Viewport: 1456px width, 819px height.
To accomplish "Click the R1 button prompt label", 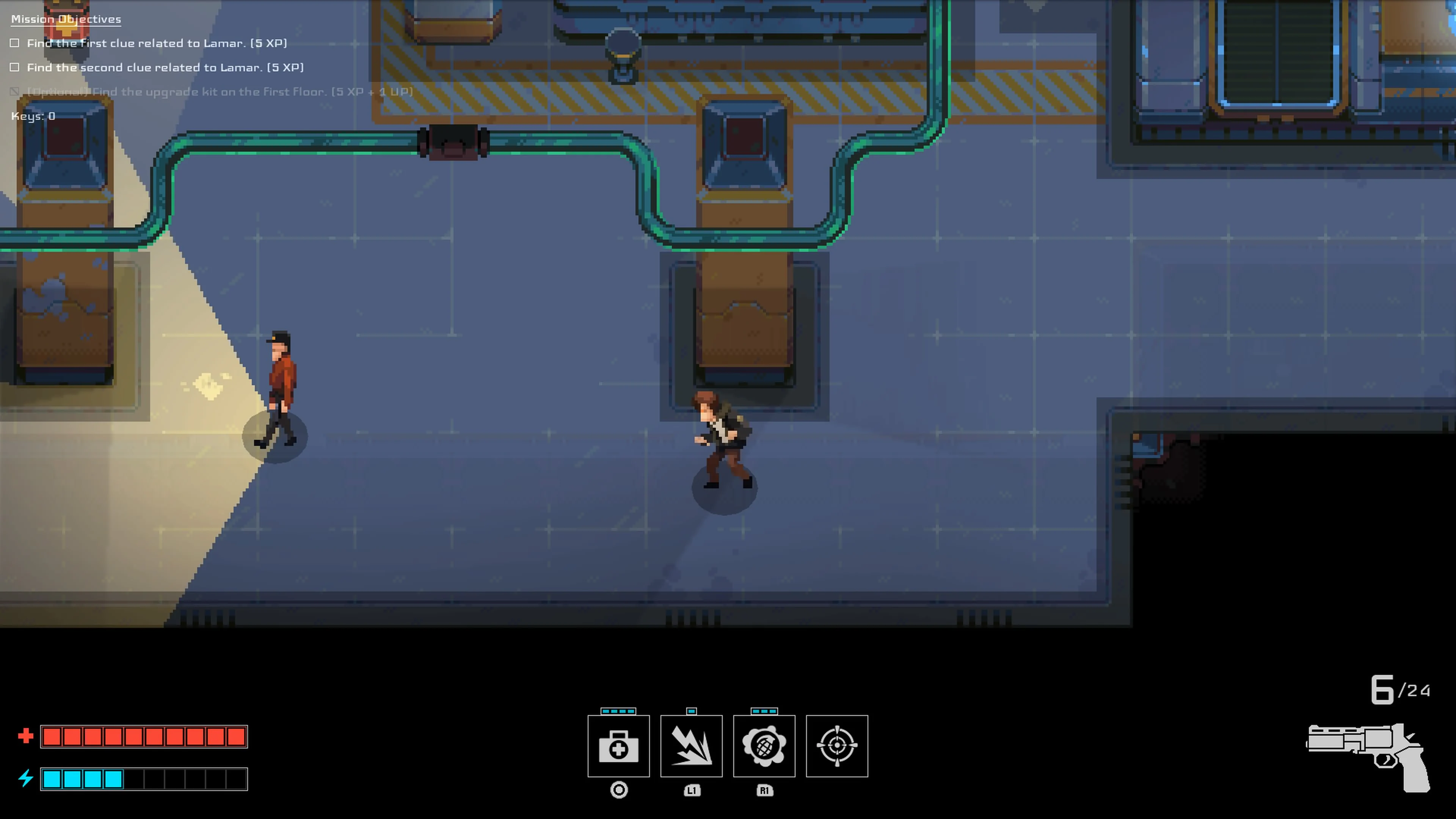I will pyautogui.click(x=764, y=791).
